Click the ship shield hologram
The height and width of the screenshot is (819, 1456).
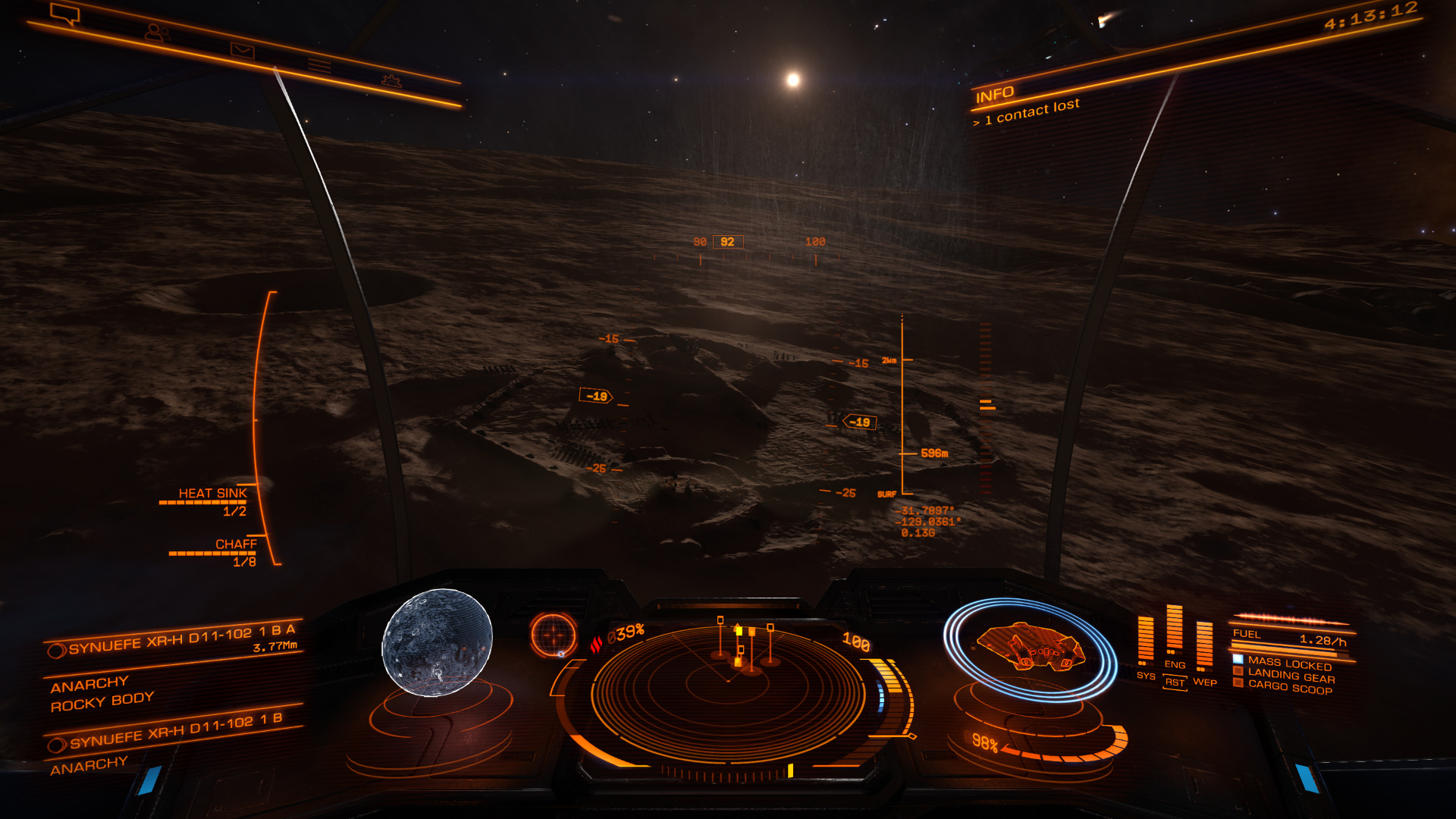1029,648
